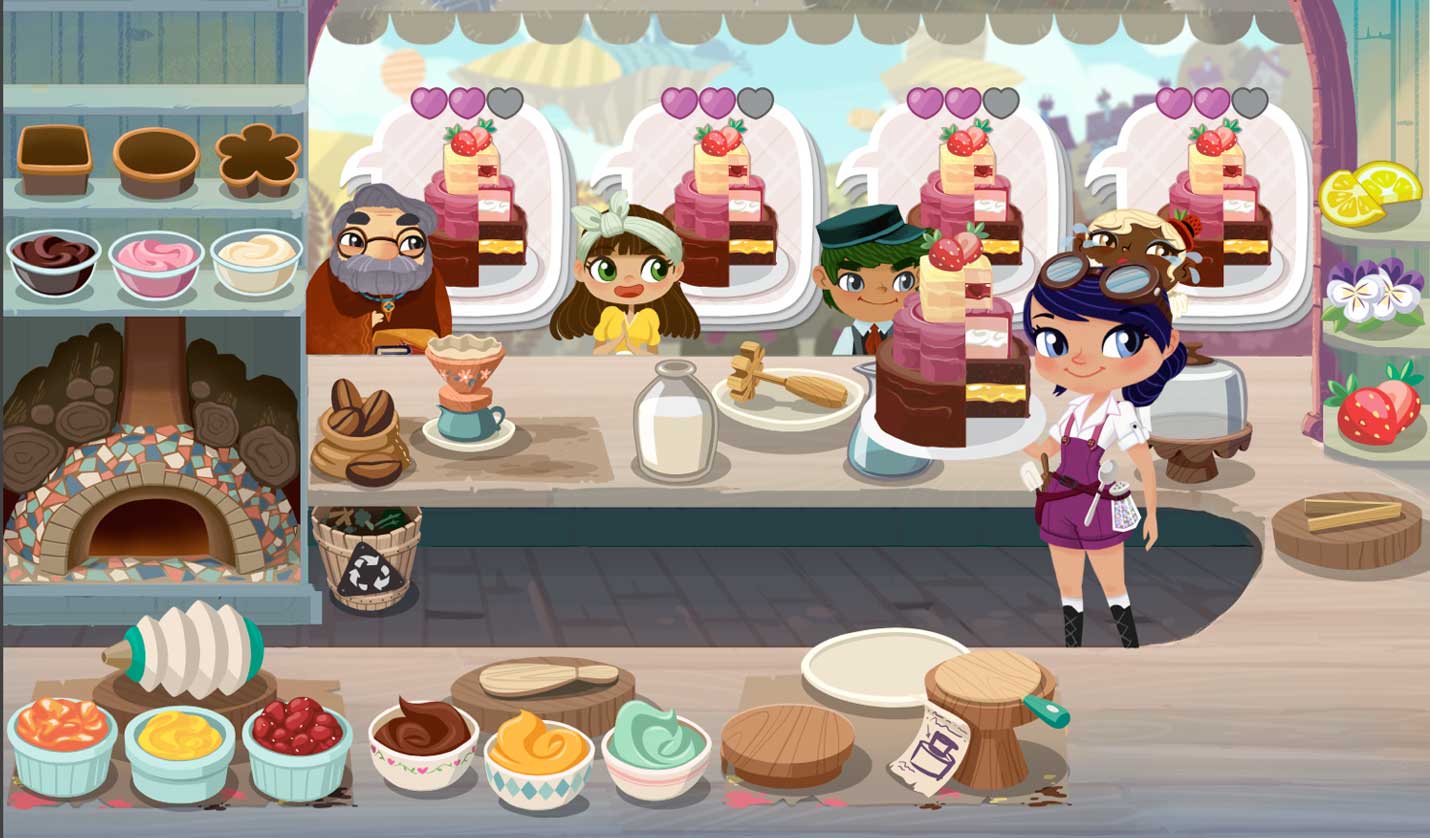This screenshot has width=1430, height=838.
Task: Select the strawberries topping
Action: [1378, 403]
